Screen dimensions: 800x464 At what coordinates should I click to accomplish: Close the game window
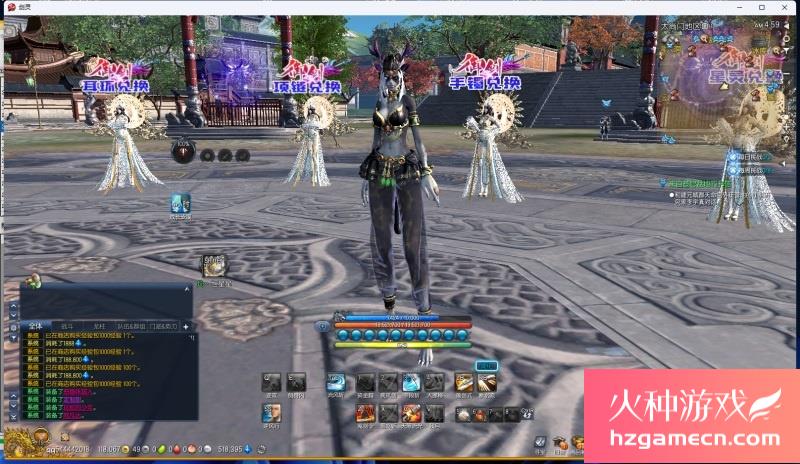(x=785, y=7)
